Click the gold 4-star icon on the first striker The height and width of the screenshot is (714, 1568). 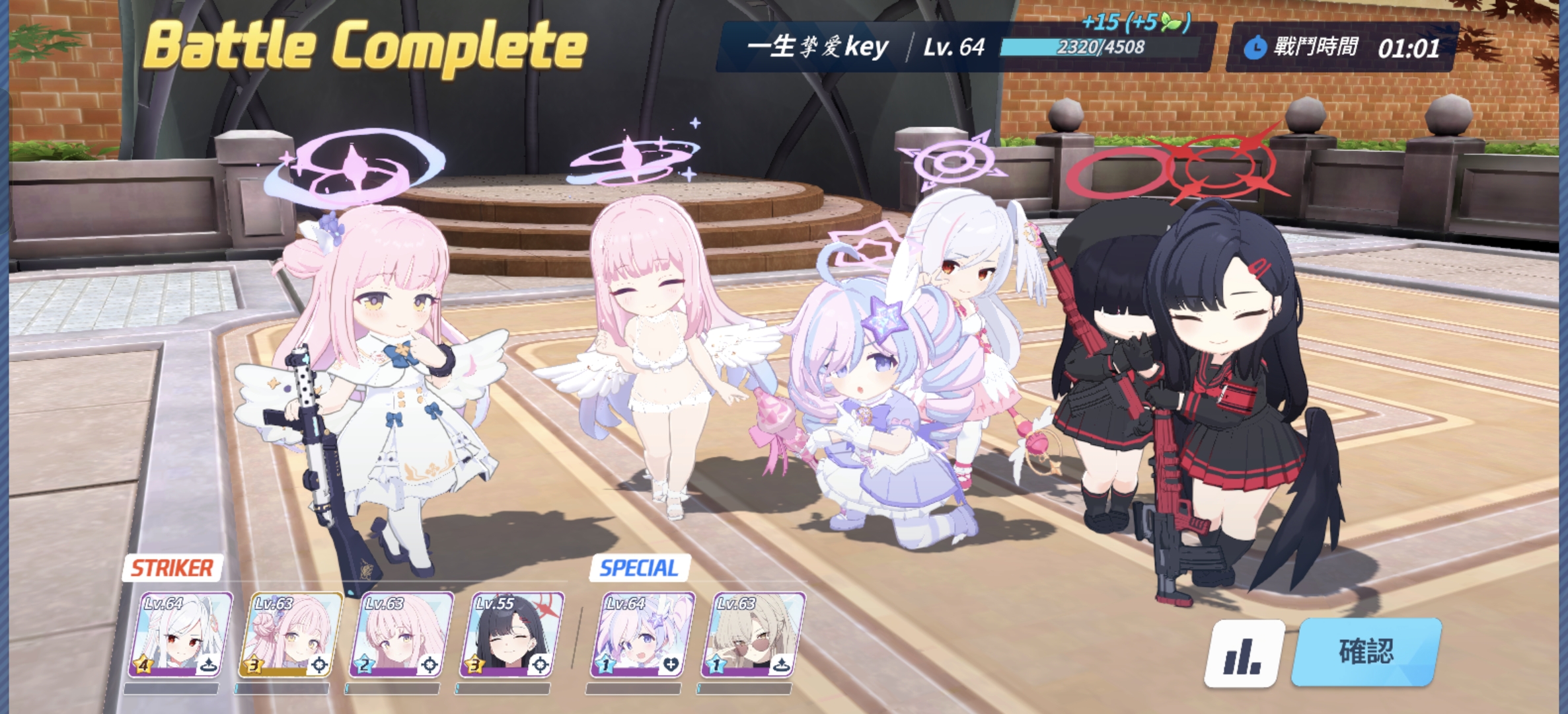click(144, 664)
